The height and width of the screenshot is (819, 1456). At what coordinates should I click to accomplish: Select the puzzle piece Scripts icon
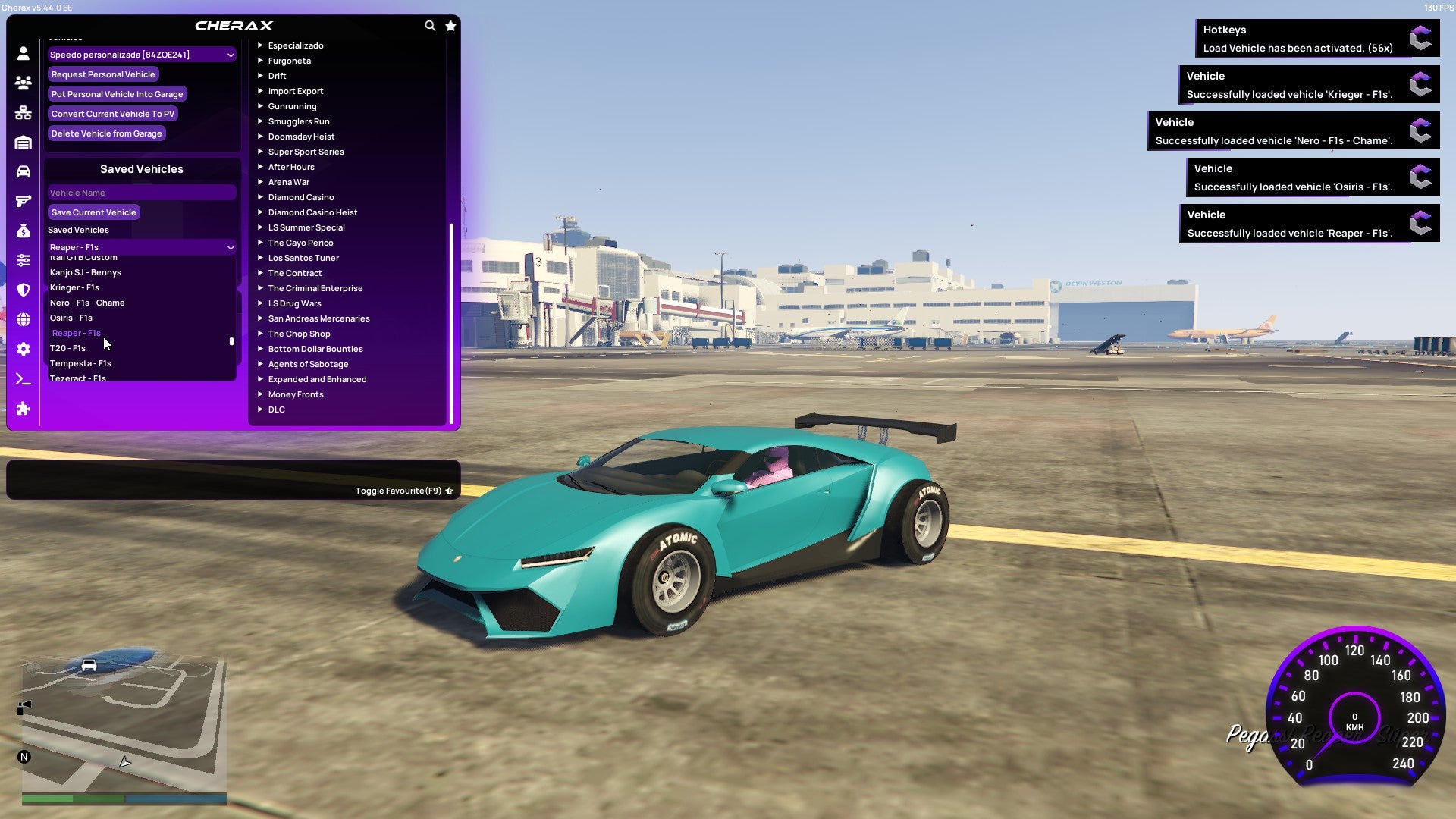(x=23, y=409)
